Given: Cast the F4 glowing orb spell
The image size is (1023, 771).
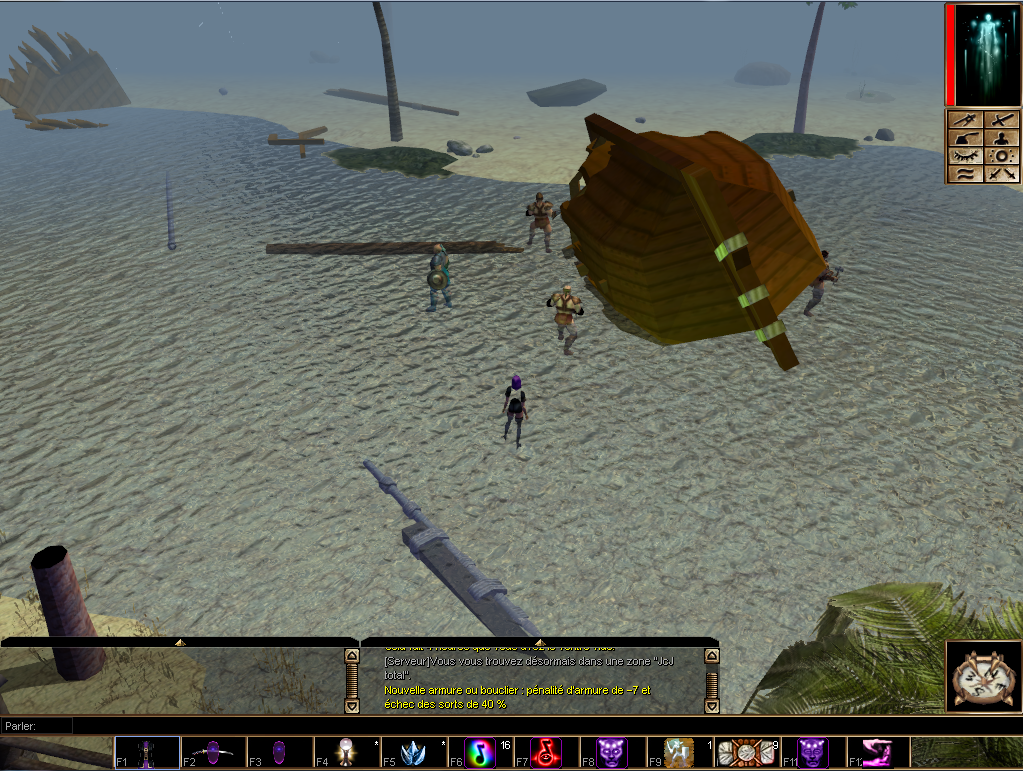Looking at the screenshot, I should [x=346, y=752].
